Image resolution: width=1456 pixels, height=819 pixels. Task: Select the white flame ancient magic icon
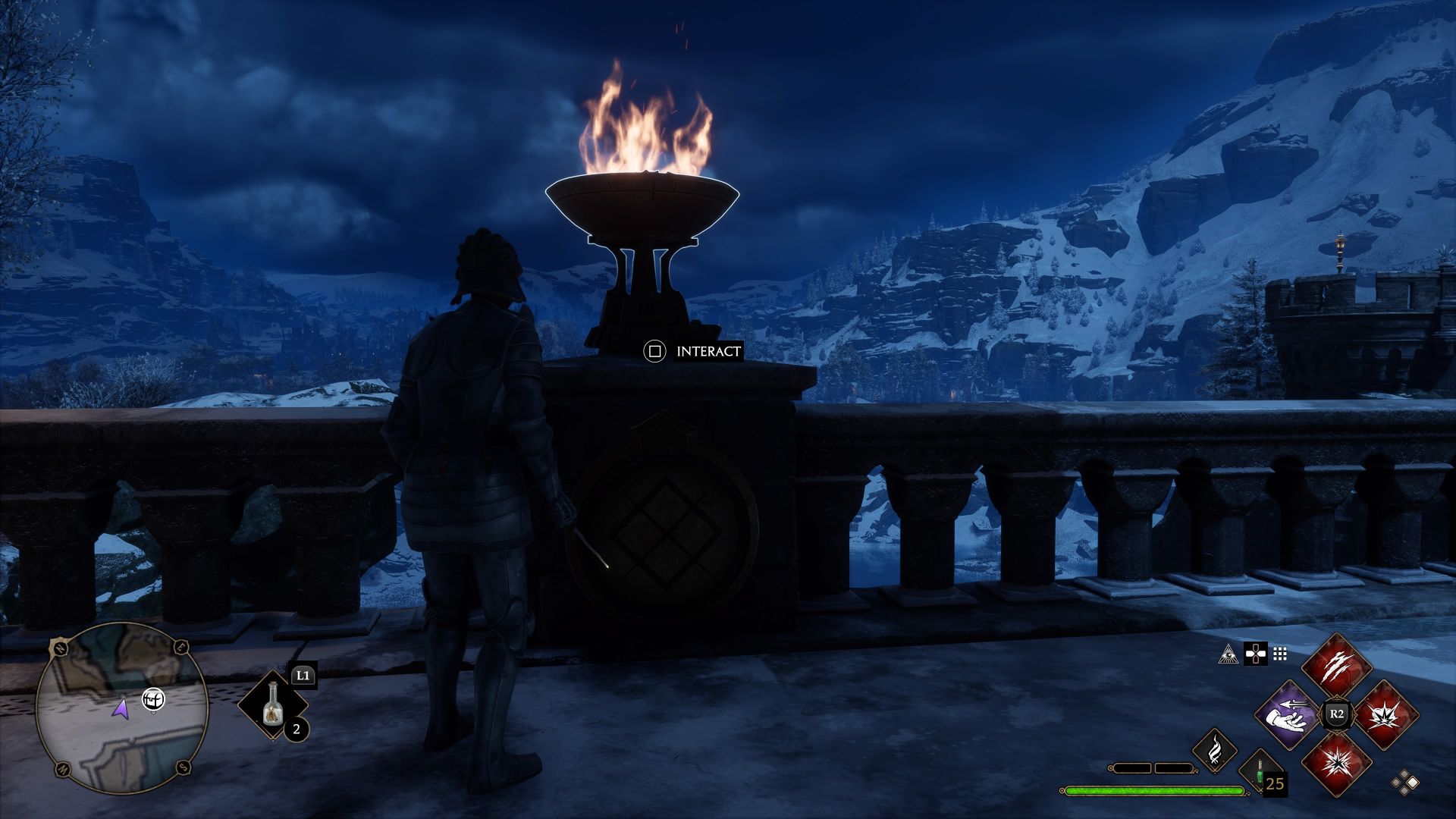(x=1215, y=750)
